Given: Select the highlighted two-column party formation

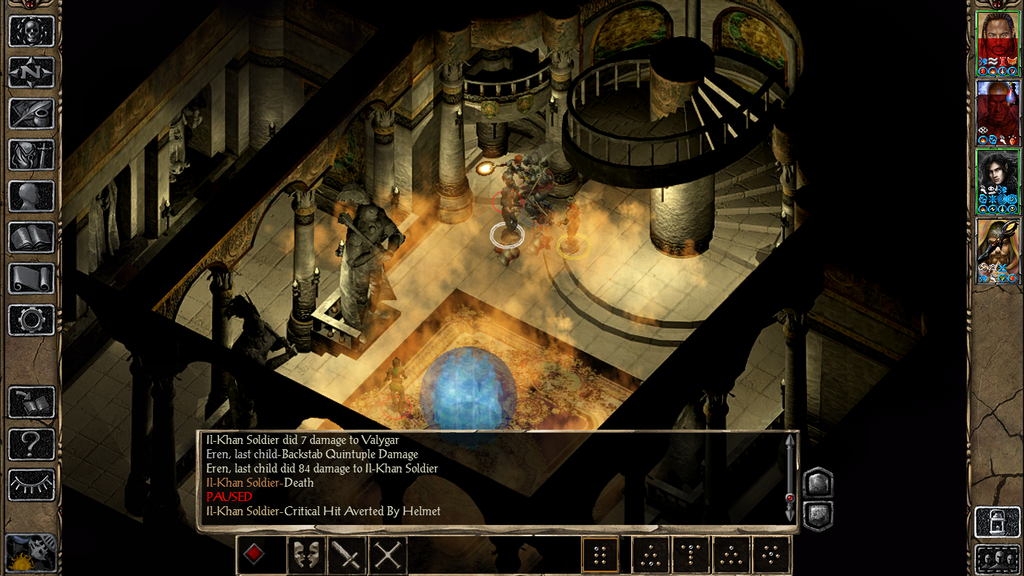Looking at the screenshot, I should pos(600,554).
